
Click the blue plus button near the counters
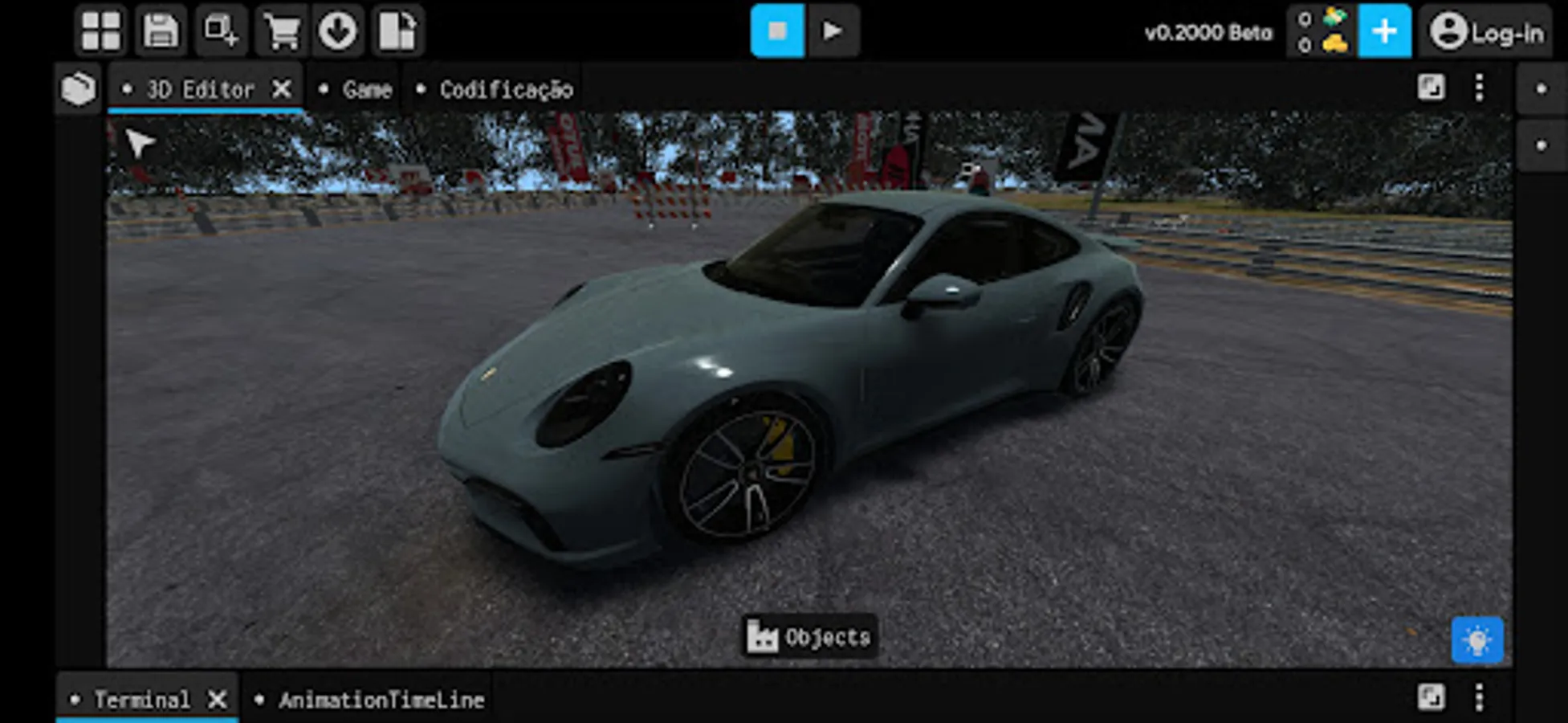tap(1383, 31)
